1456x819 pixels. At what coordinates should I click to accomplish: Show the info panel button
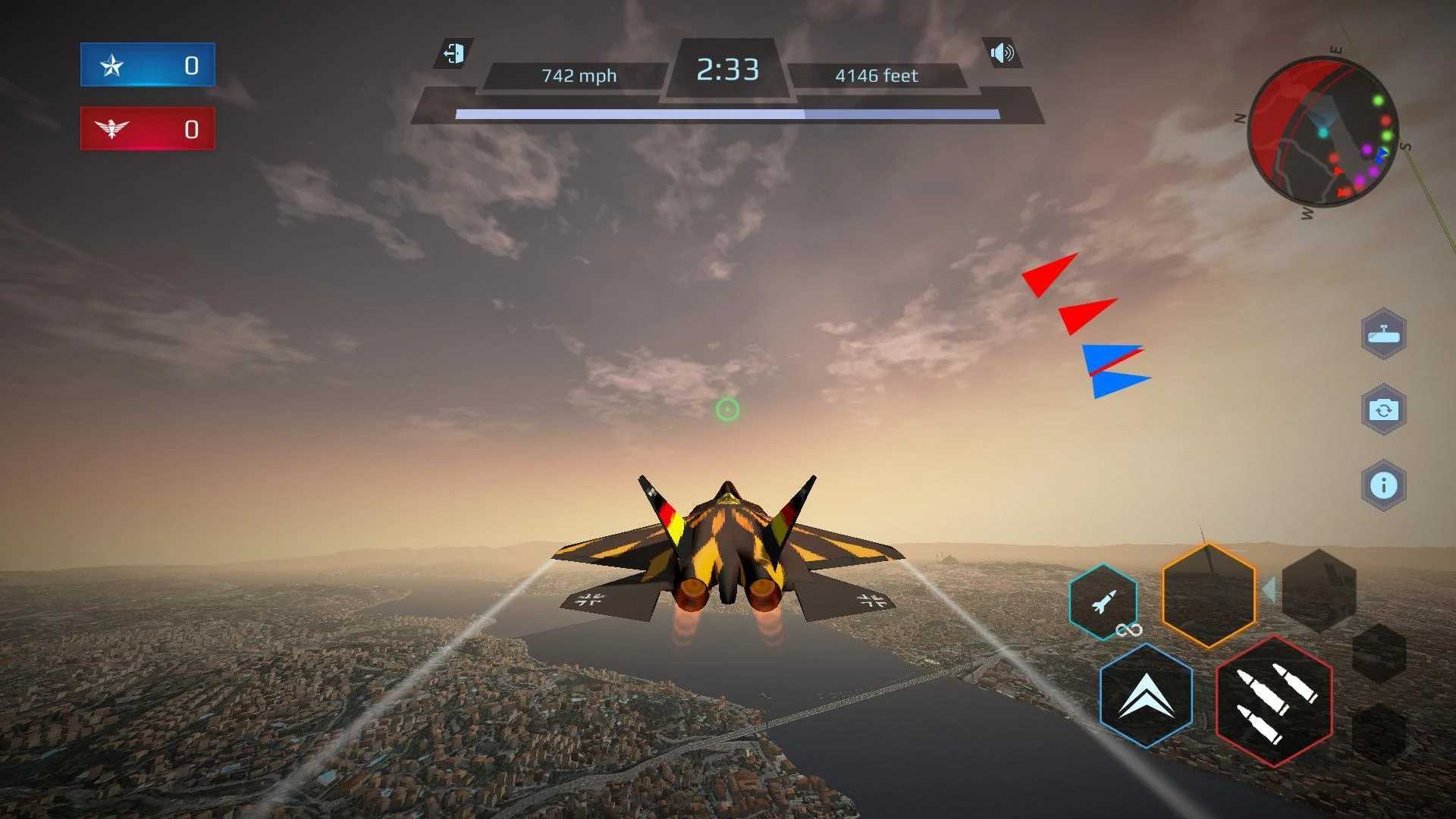click(1383, 485)
